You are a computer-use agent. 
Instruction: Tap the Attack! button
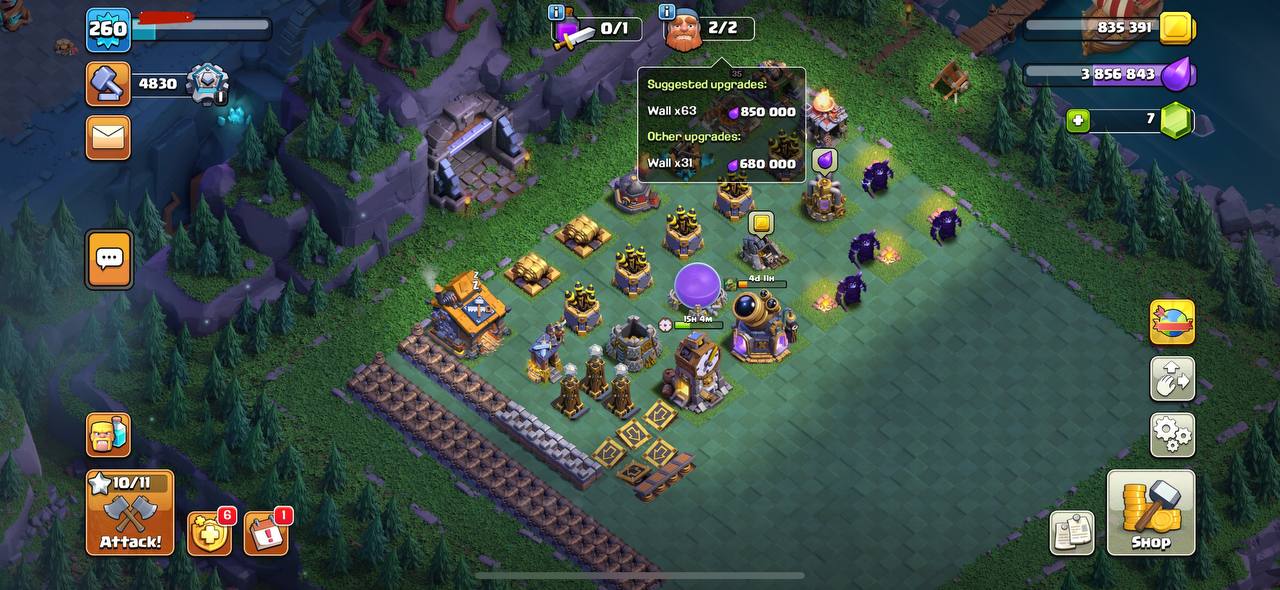coord(129,513)
